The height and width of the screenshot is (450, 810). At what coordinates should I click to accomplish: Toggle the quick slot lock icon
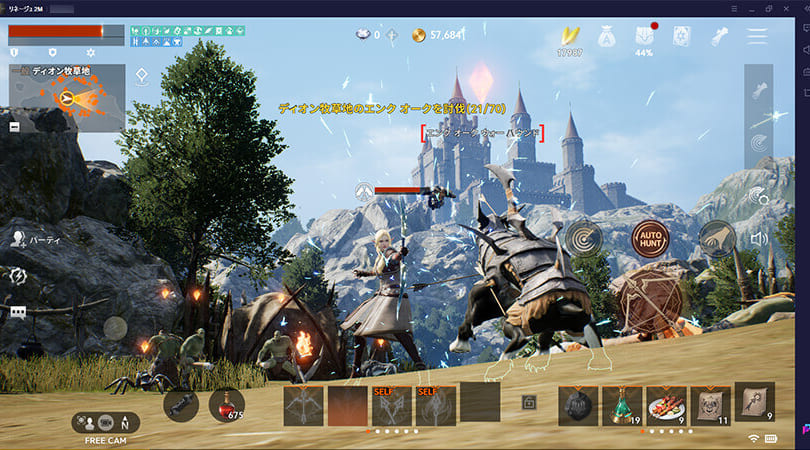point(528,403)
